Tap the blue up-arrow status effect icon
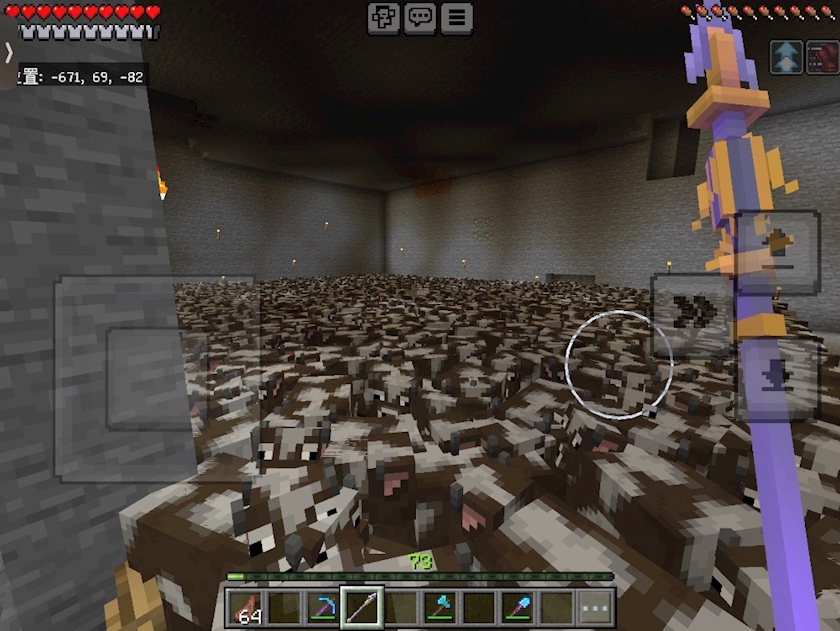Screen dimensions: 840x631 [x=787, y=57]
